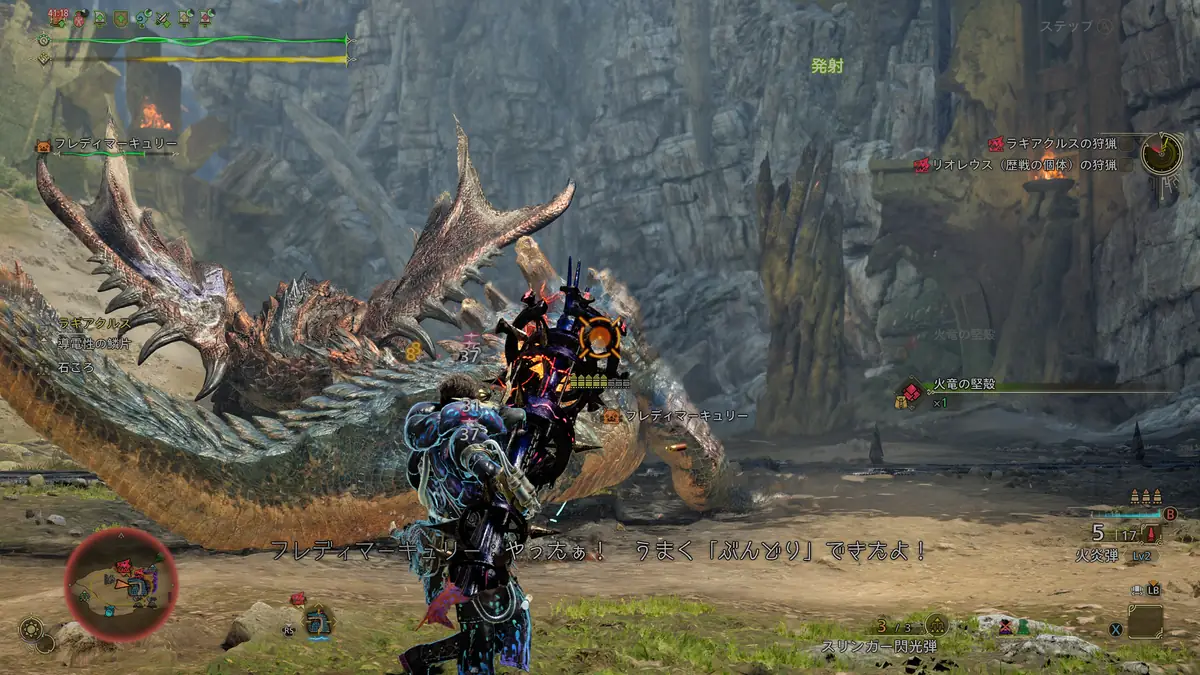The image size is (1200, 675).
Task: Click the target monster icon near the RS prompt
Action: coord(318,621)
